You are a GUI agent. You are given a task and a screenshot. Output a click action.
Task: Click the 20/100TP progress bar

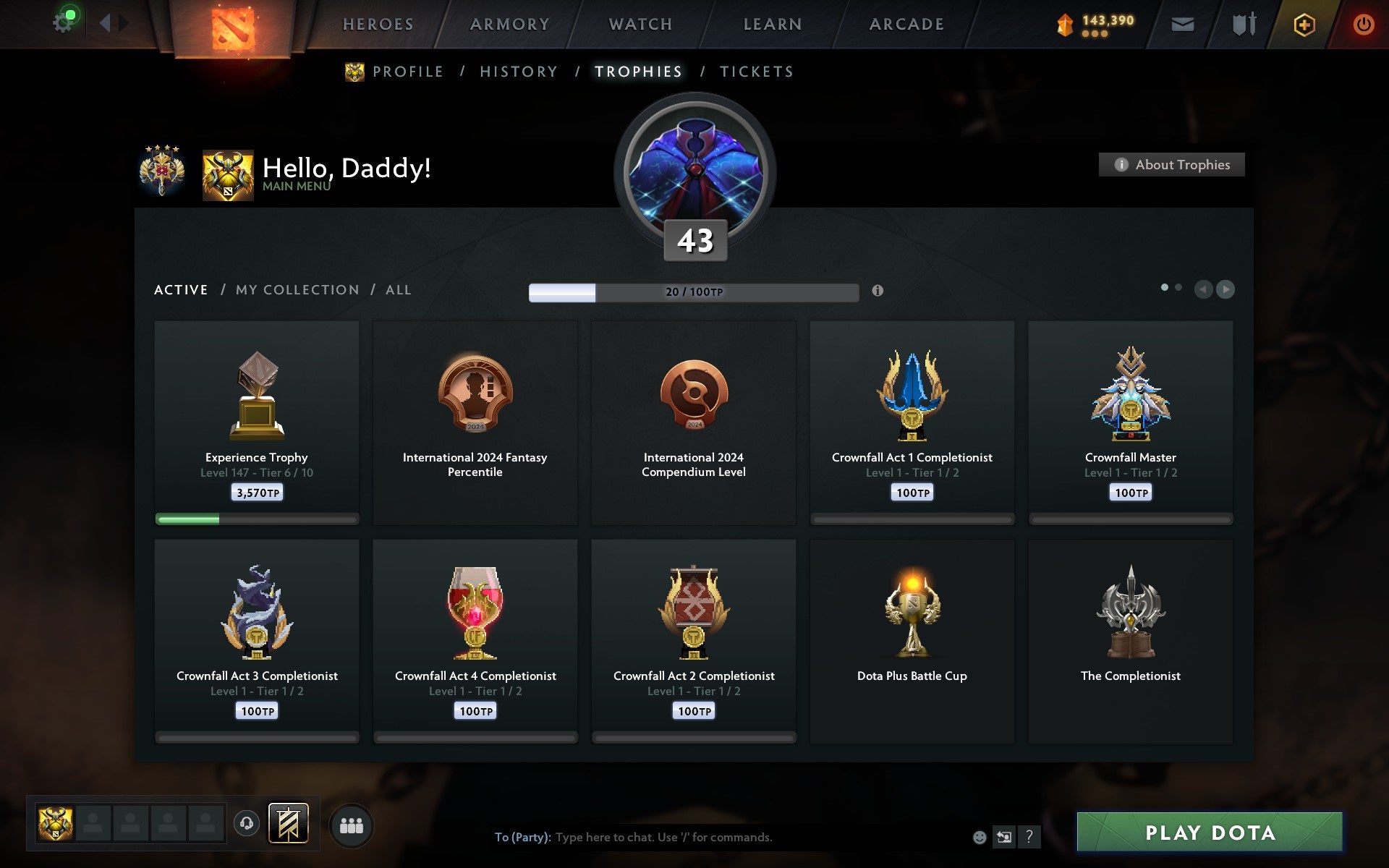[x=693, y=292]
